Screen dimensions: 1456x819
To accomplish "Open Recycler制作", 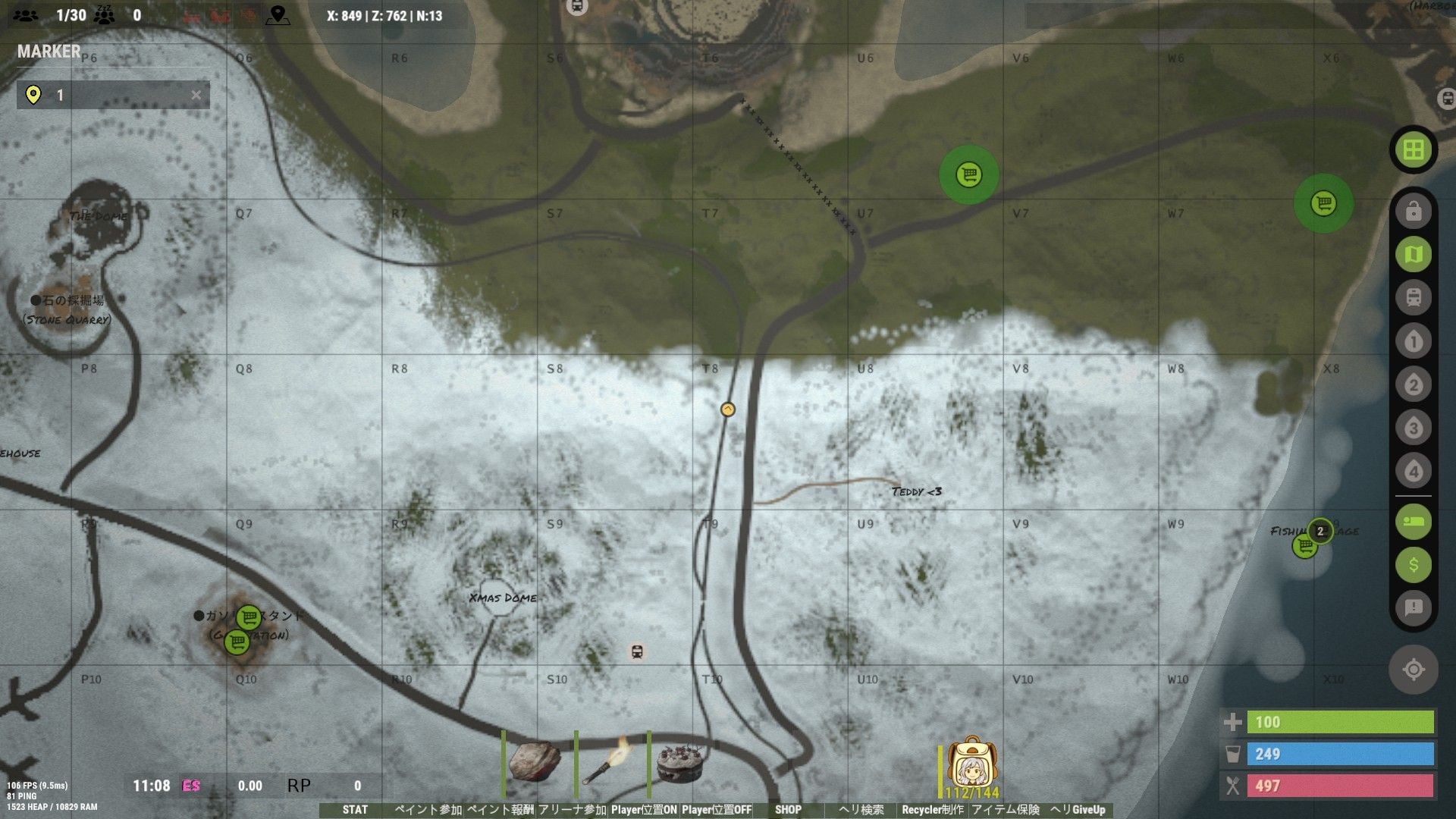I will pos(933,810).
